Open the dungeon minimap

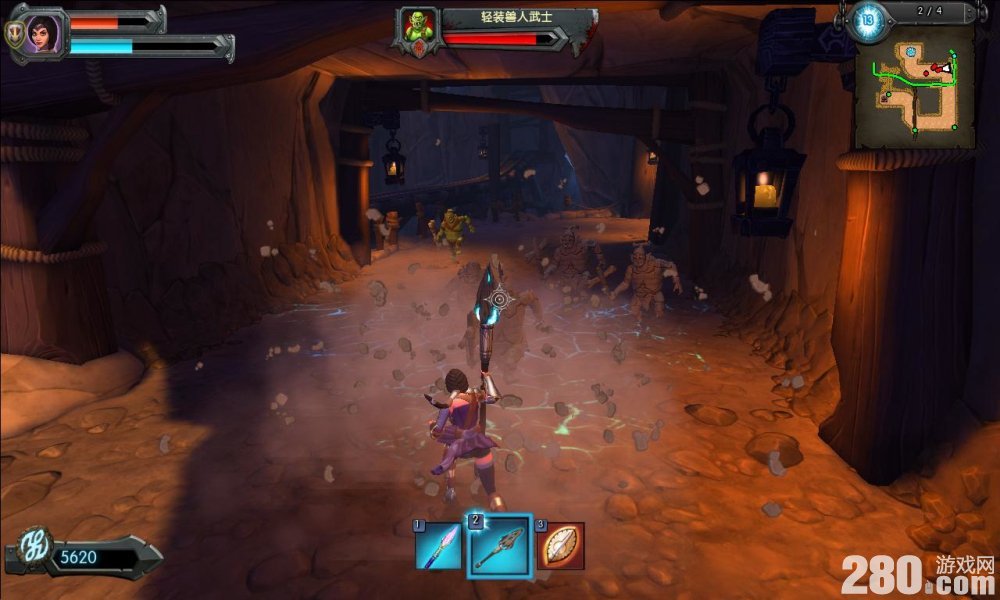(x=914, y=88)
